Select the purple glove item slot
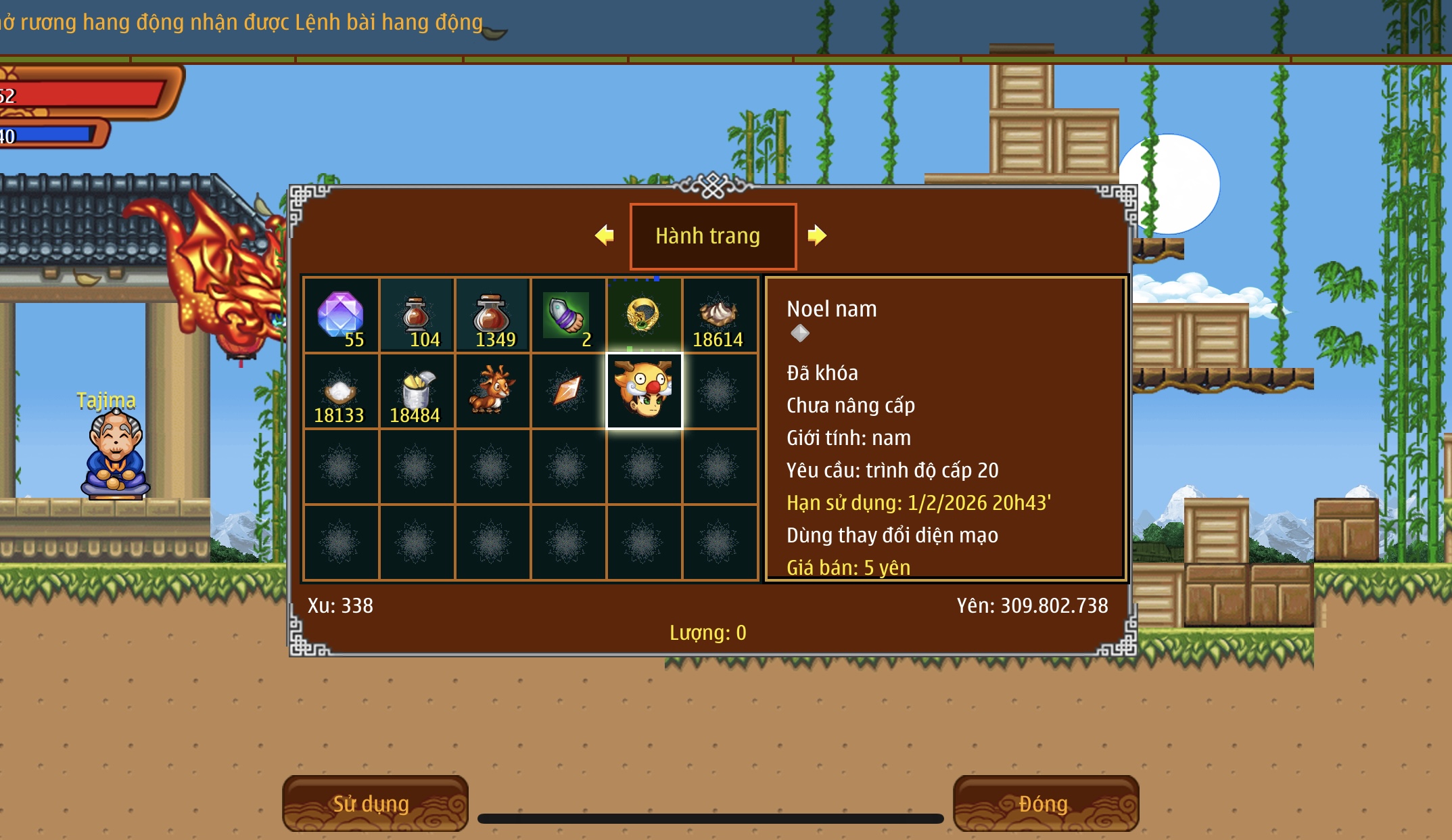The height and width of the screenshot is (840, 1452). [568, 315]
